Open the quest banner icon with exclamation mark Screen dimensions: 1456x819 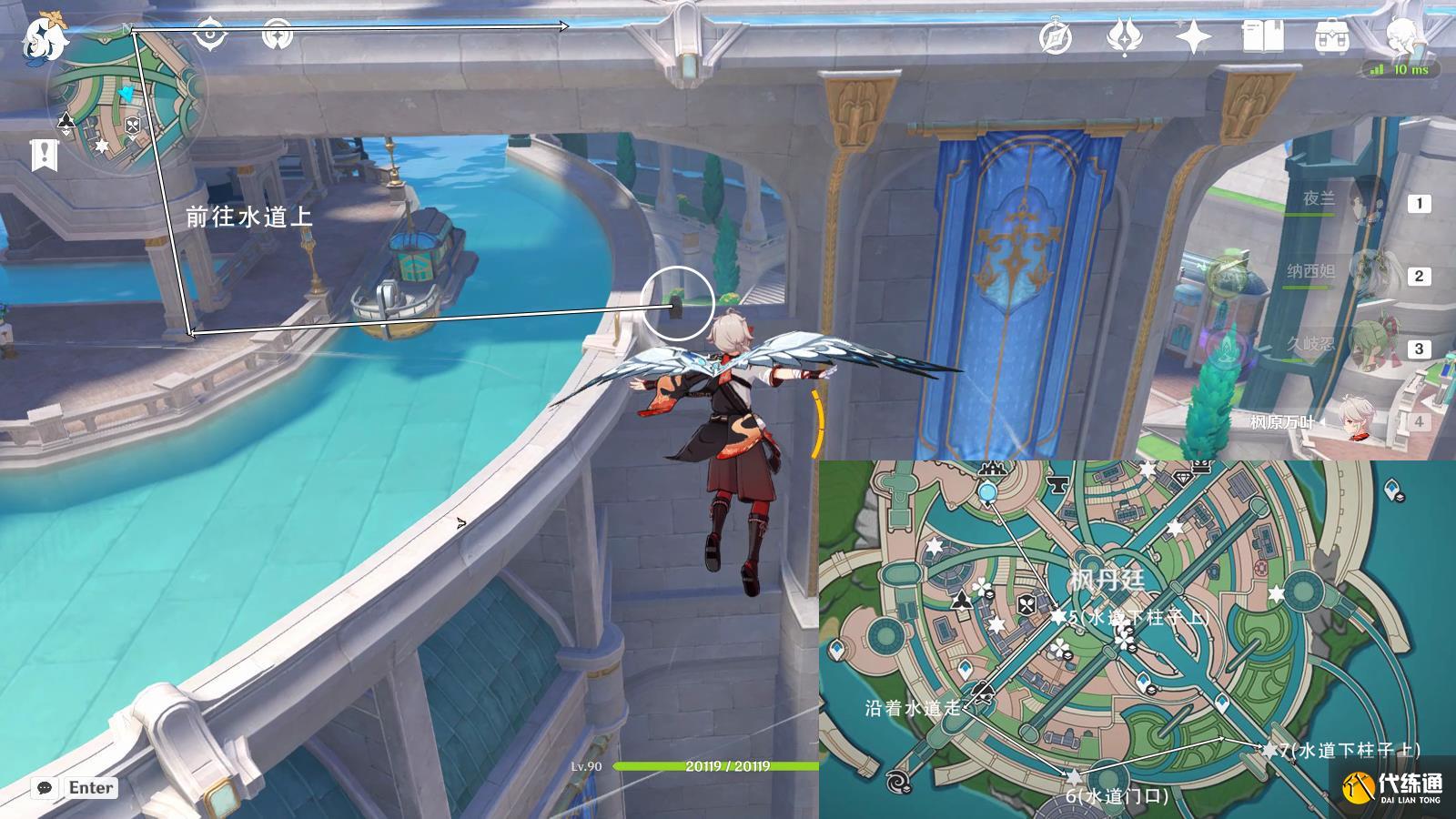[44, 156]
